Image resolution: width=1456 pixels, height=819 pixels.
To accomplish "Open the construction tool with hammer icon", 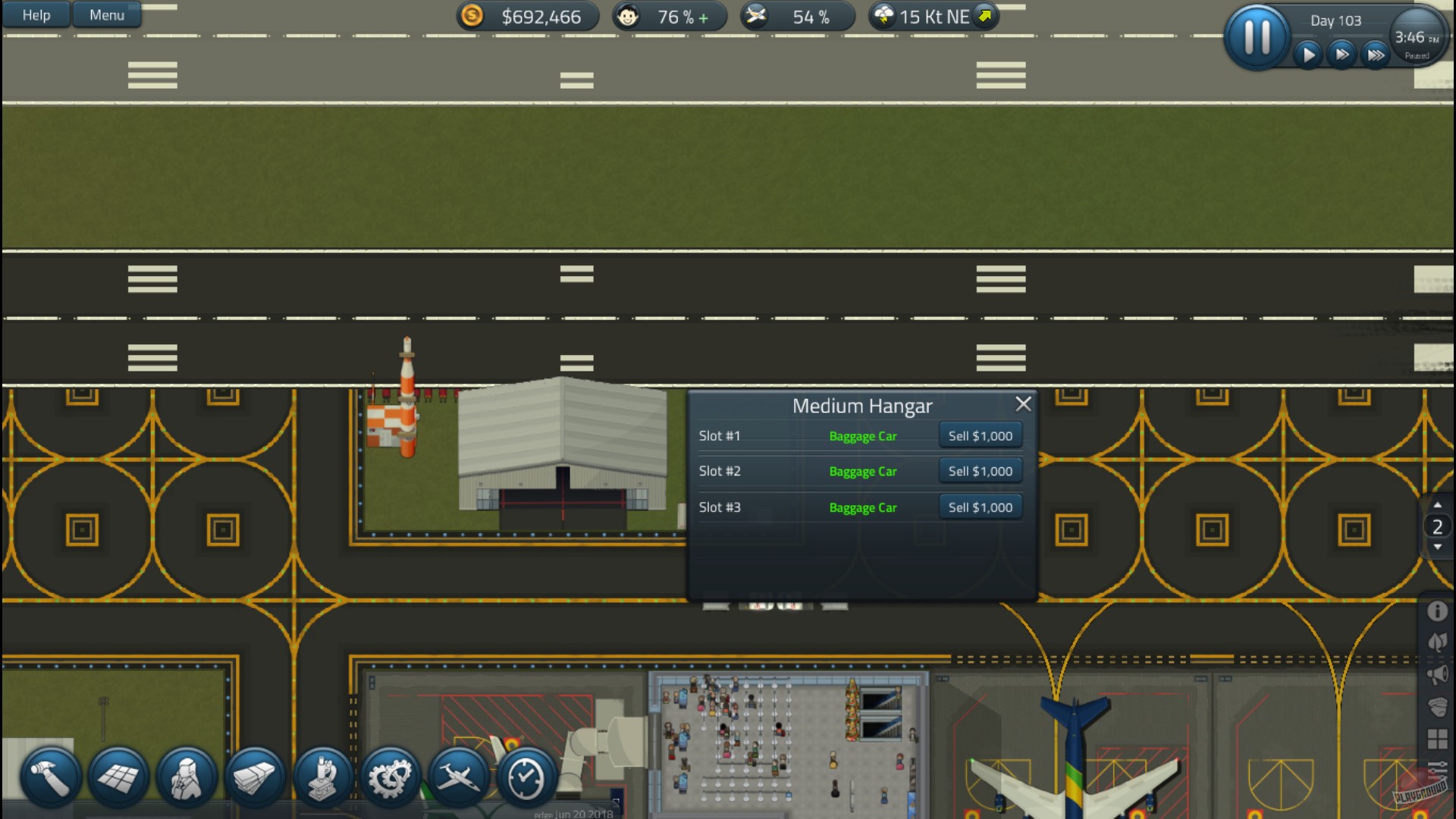I will pos(47,775).
